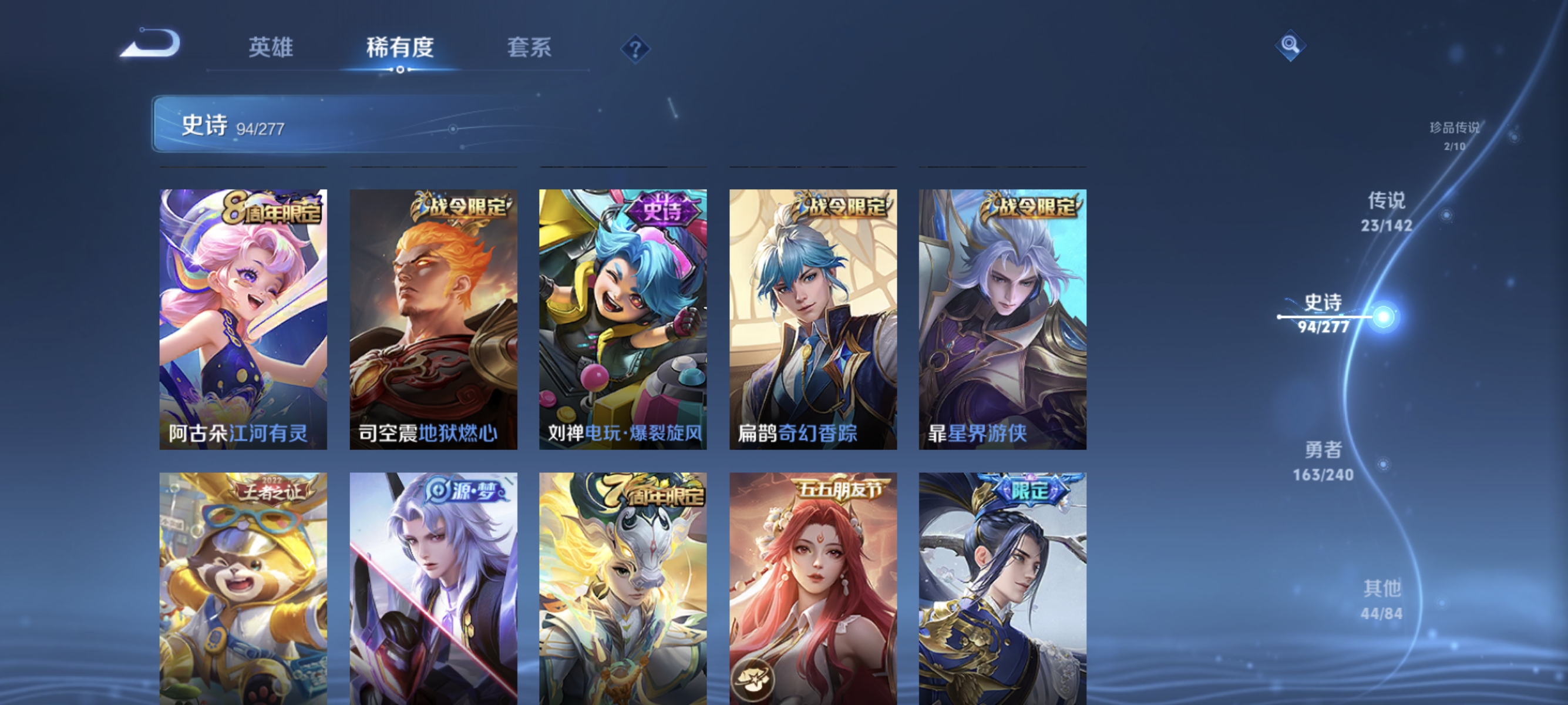1568x705 pixels.
Task: Open the search function in the top right
Action: (1290, 45)
